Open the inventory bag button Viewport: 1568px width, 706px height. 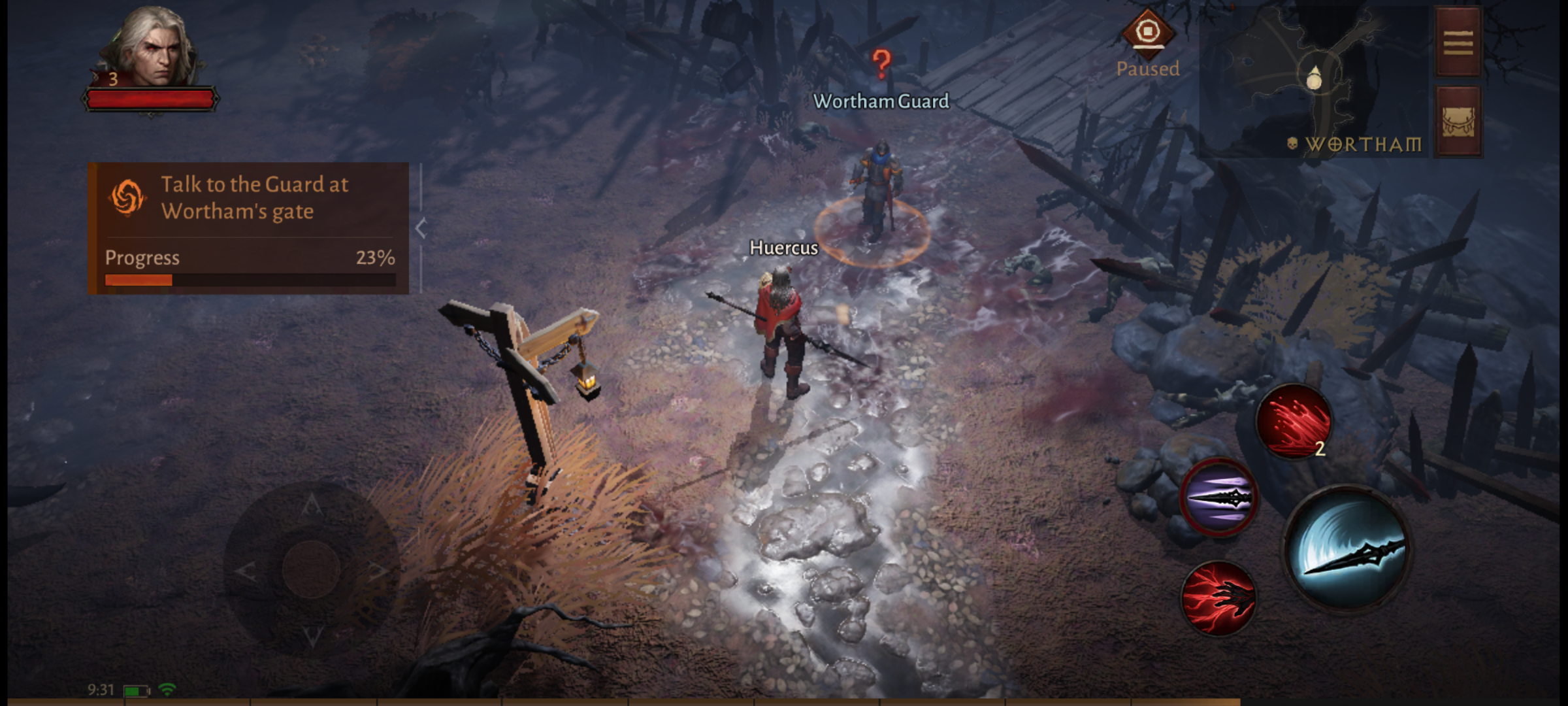tap(1458, 122)
